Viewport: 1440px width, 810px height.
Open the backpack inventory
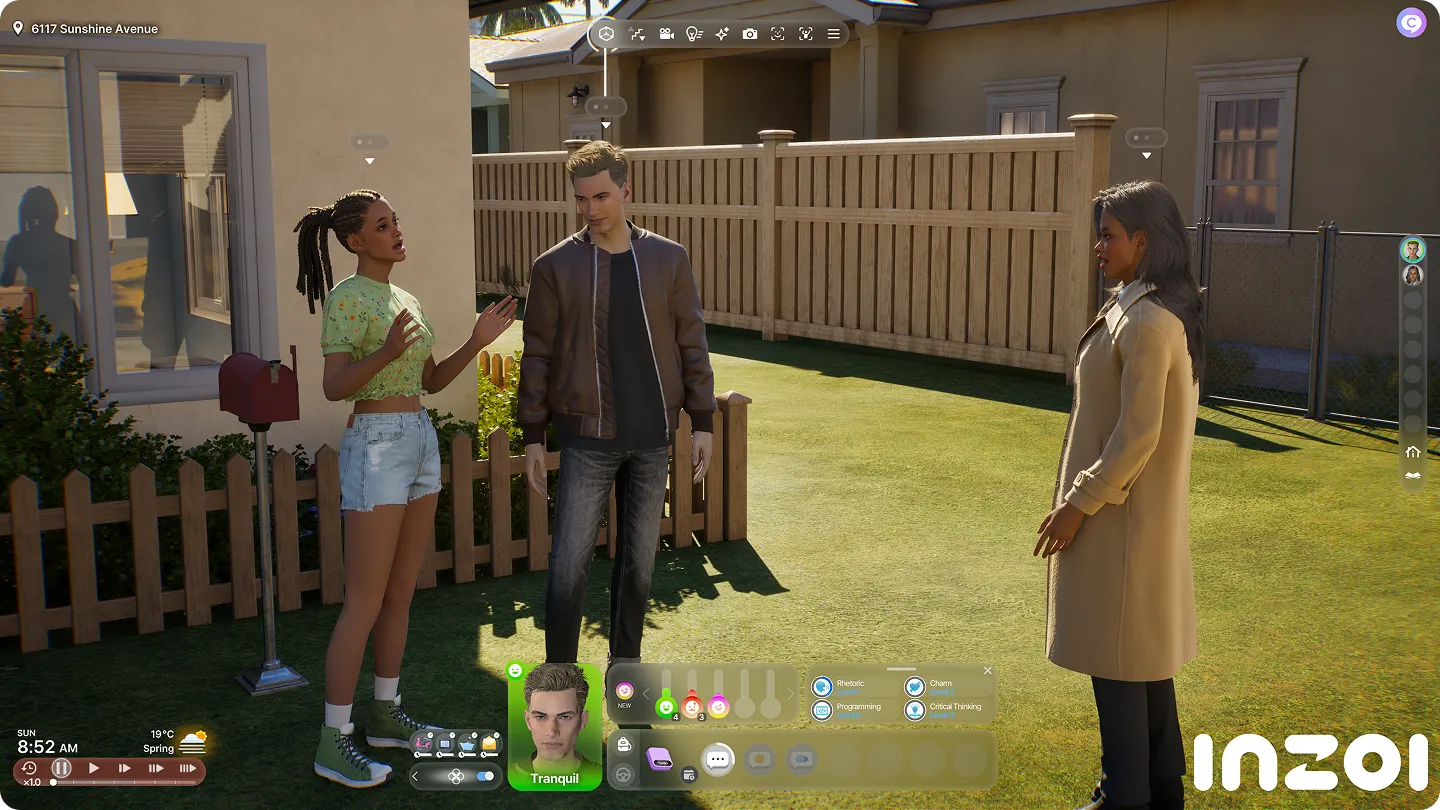[624, 745]
